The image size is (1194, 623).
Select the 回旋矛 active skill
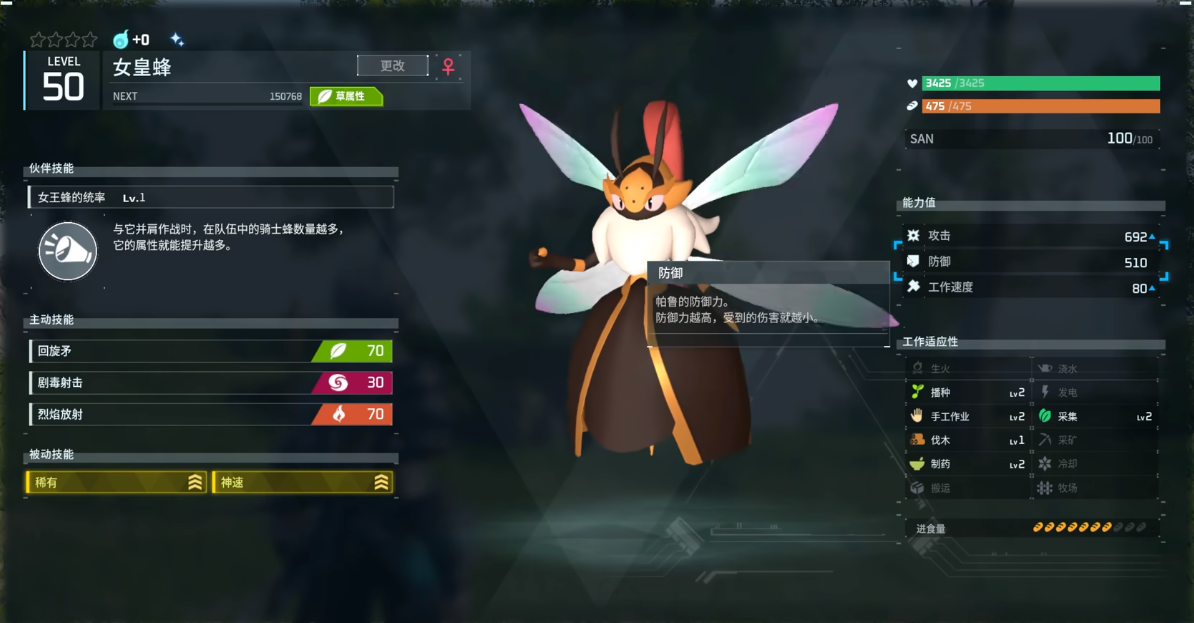[210, 351]
